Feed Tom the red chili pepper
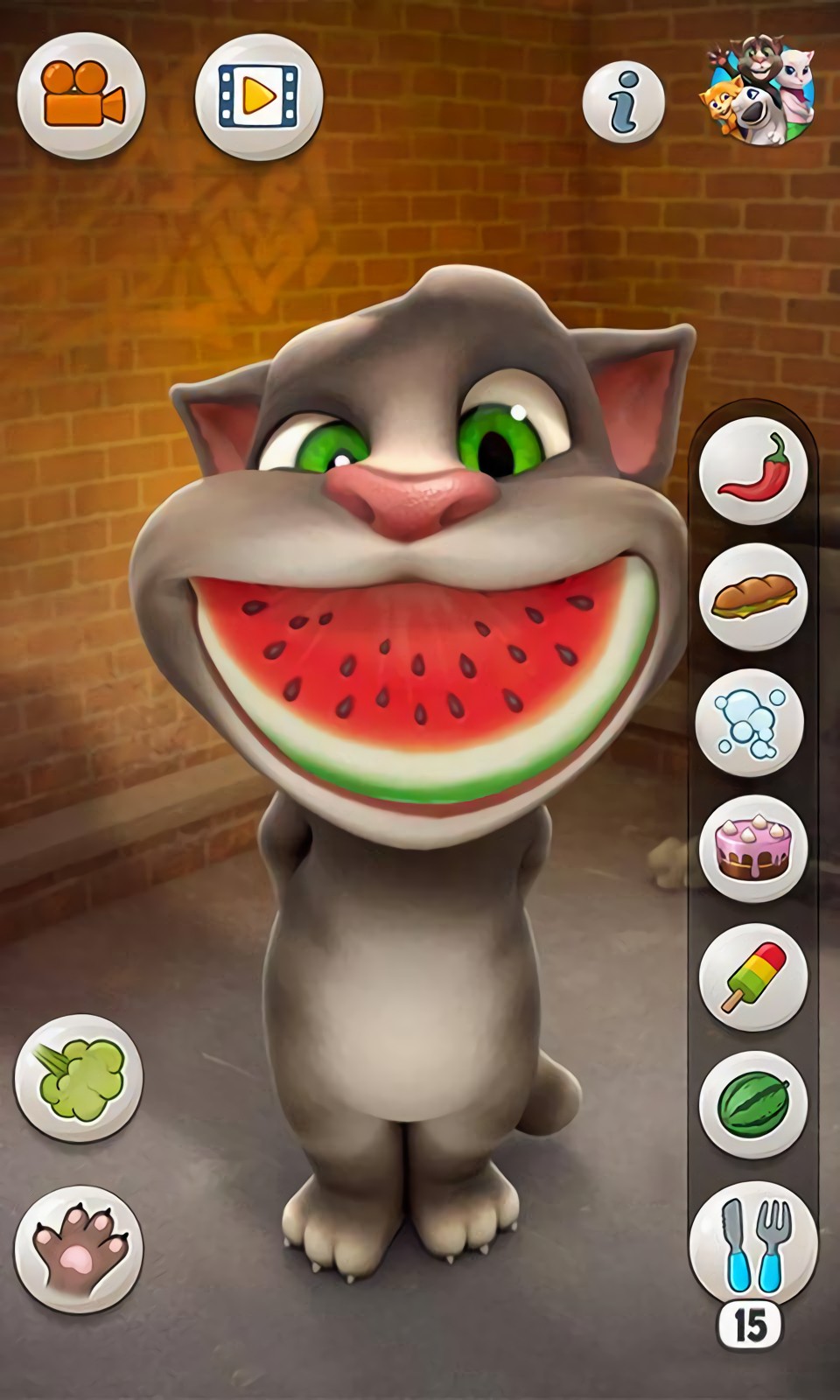 tap(752, 470)
